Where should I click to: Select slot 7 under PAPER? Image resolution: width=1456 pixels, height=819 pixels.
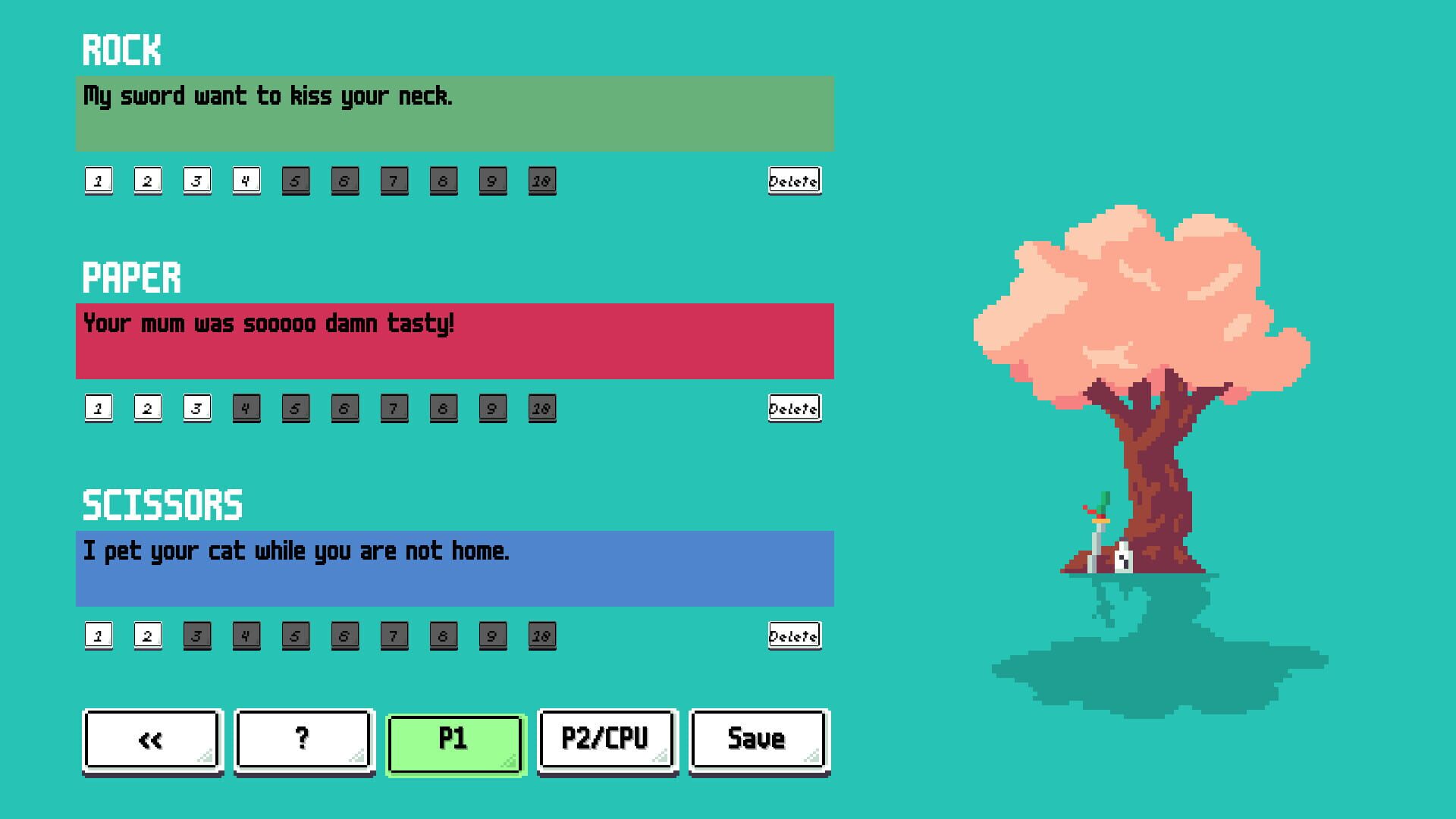pos(394,408)
